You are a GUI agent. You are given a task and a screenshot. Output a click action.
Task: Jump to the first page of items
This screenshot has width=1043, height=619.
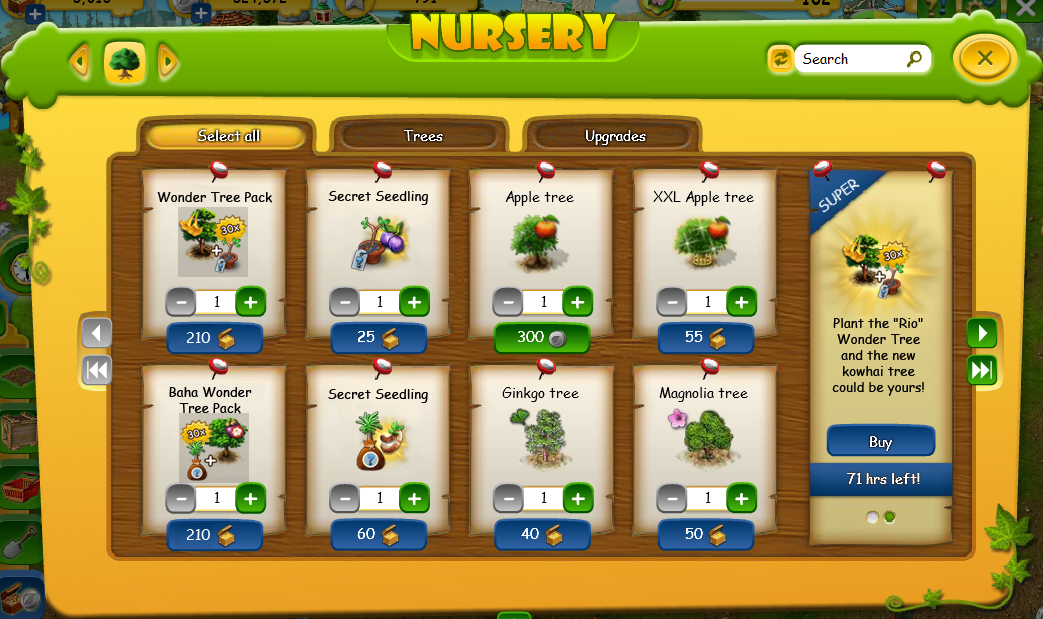point(97,370)
